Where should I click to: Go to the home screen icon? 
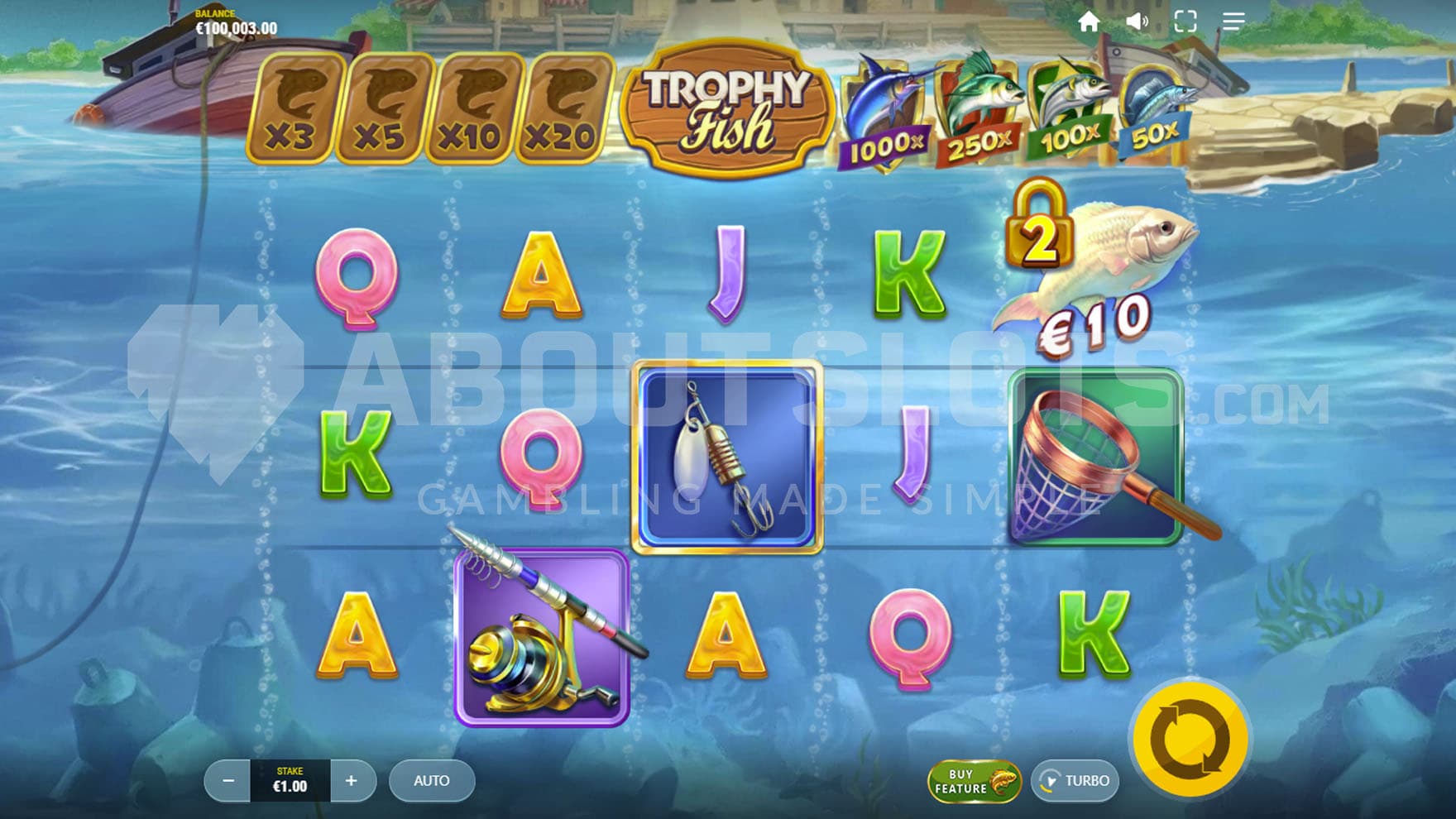(1089, 22)
